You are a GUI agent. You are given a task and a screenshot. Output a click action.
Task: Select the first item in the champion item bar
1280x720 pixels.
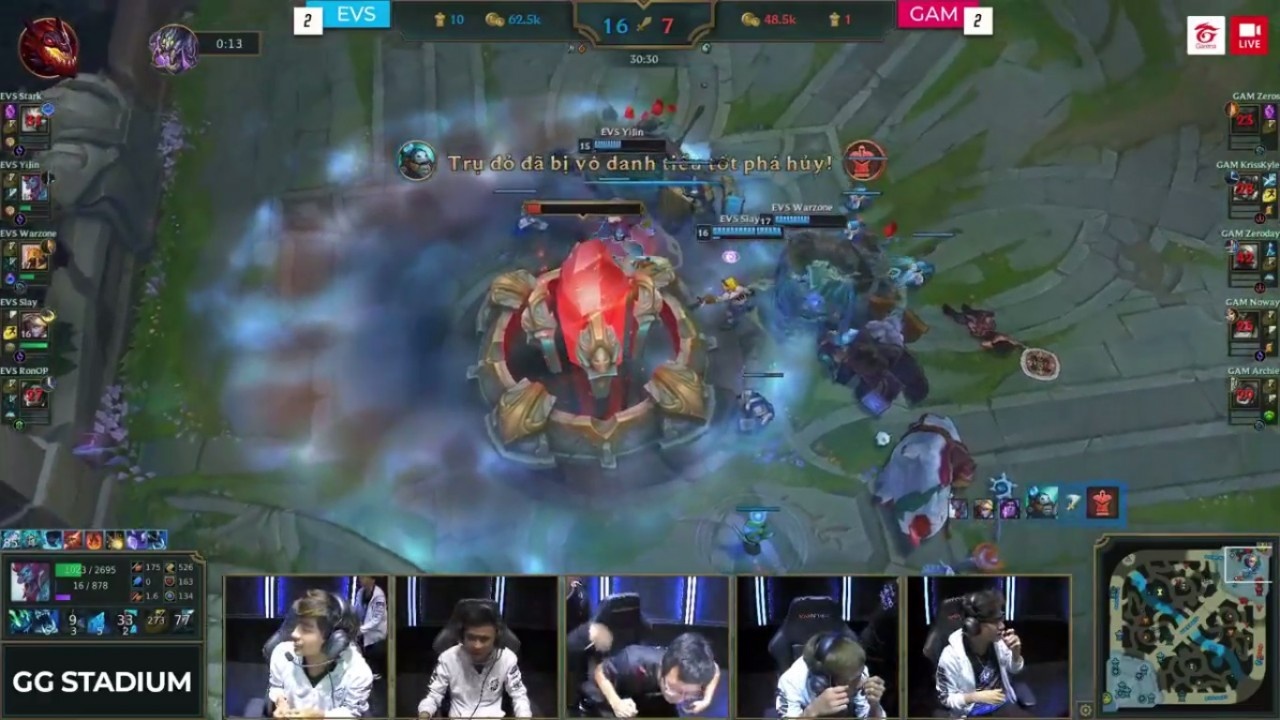click(20, 620)
